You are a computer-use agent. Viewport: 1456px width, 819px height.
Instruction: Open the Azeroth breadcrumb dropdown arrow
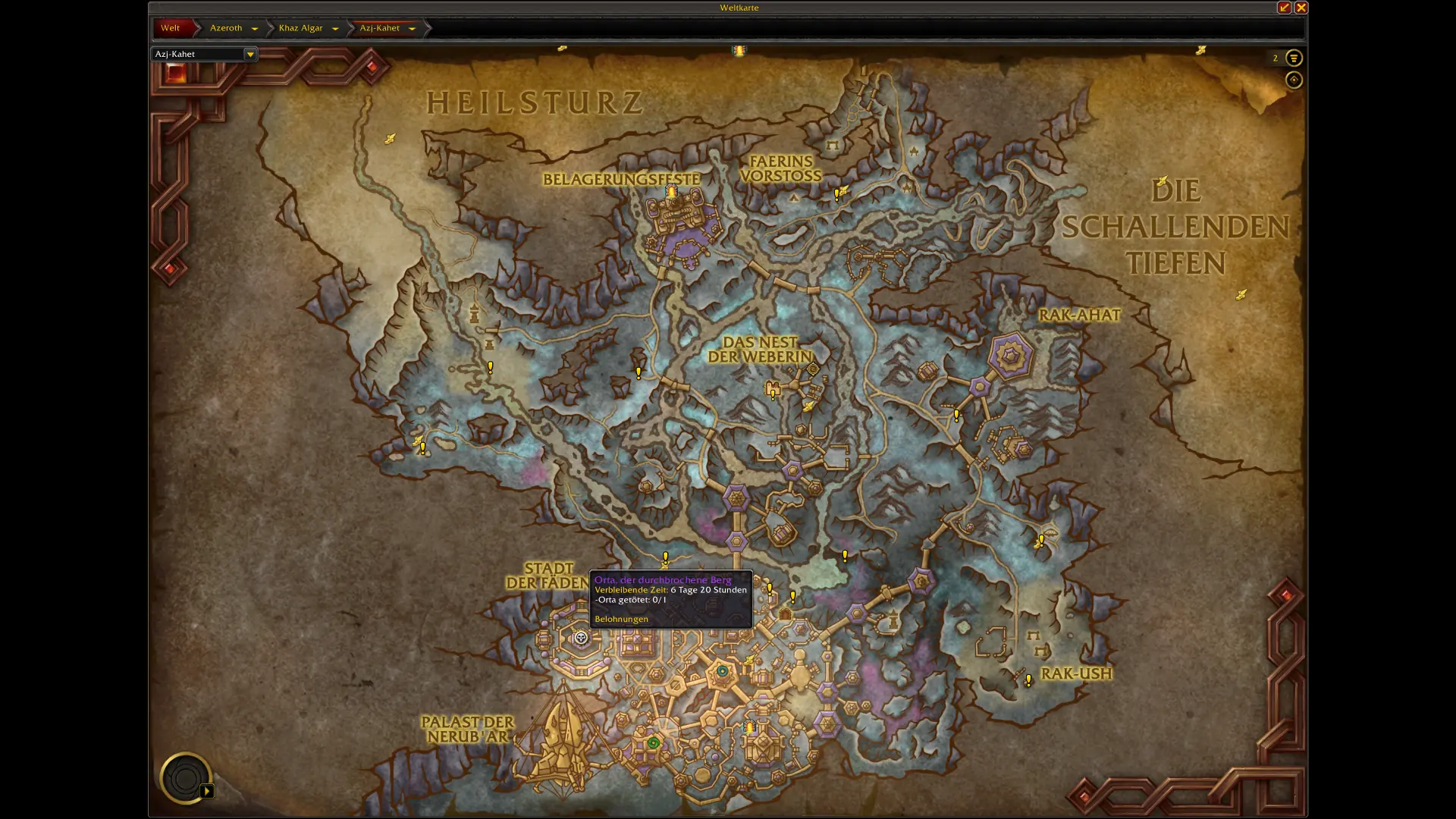click(255, 29)
